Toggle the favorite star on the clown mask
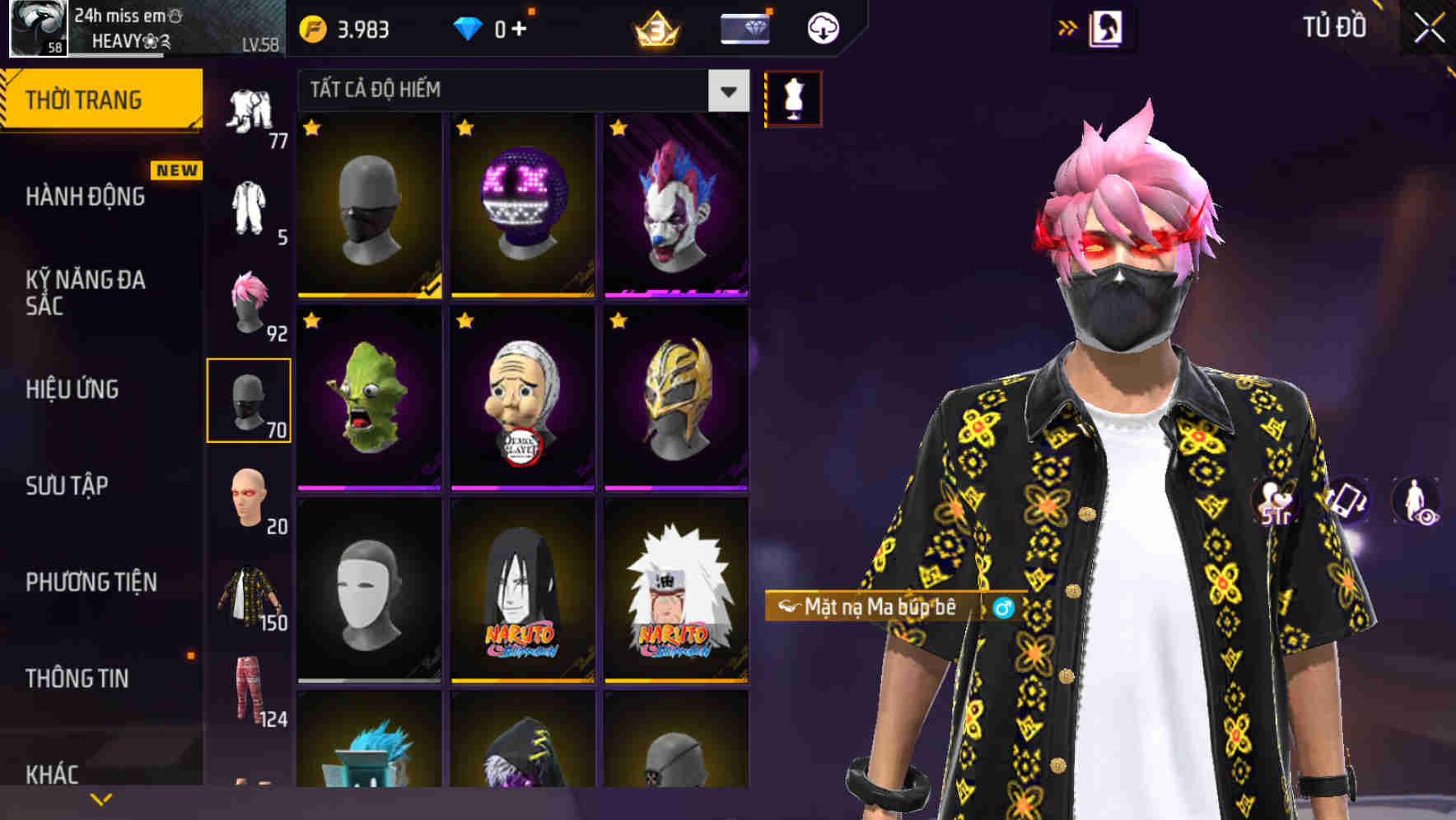1456x820 pixels. [x=619, y=128]
